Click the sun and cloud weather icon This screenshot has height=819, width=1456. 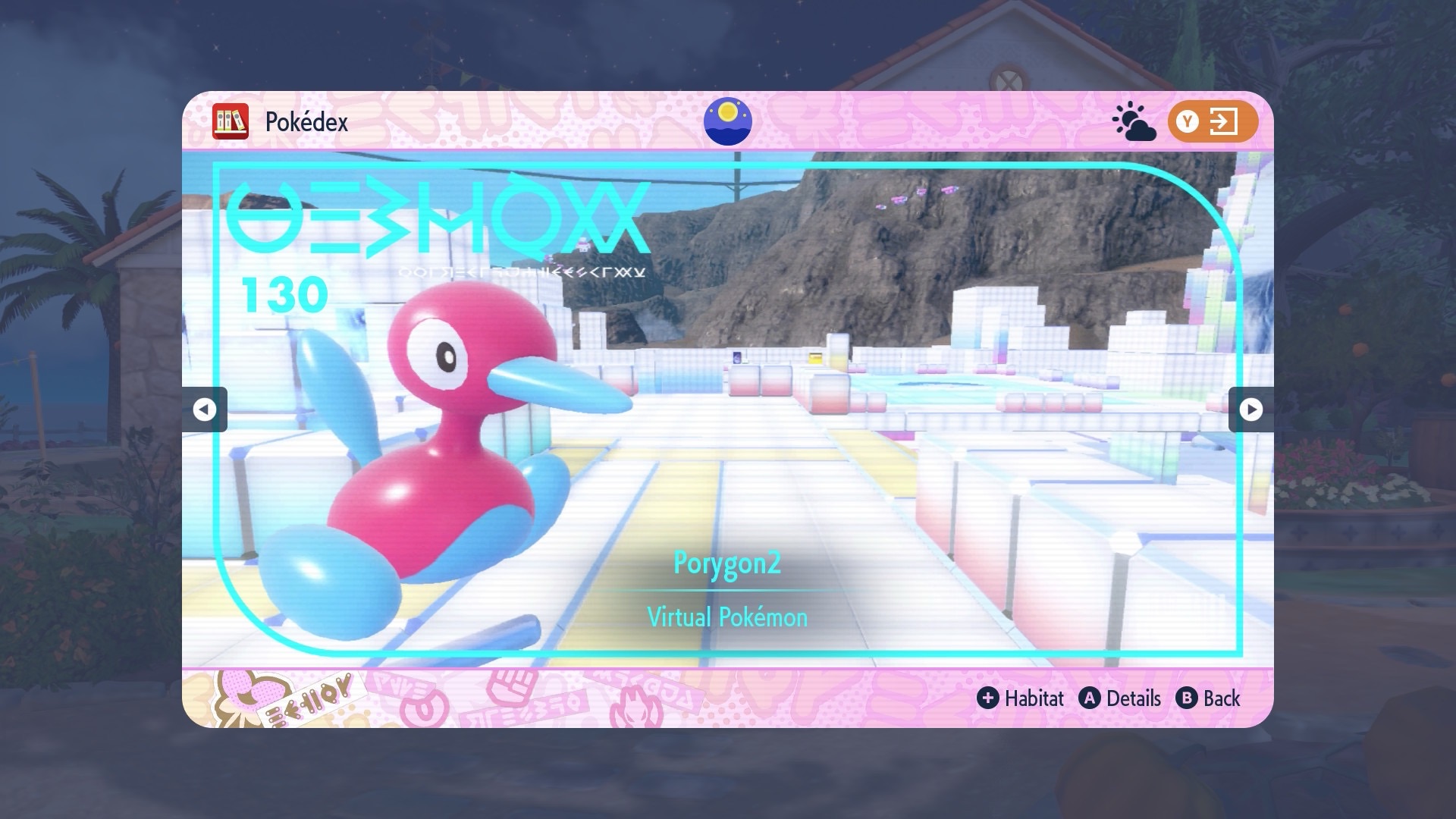(x=1133, y=122)
